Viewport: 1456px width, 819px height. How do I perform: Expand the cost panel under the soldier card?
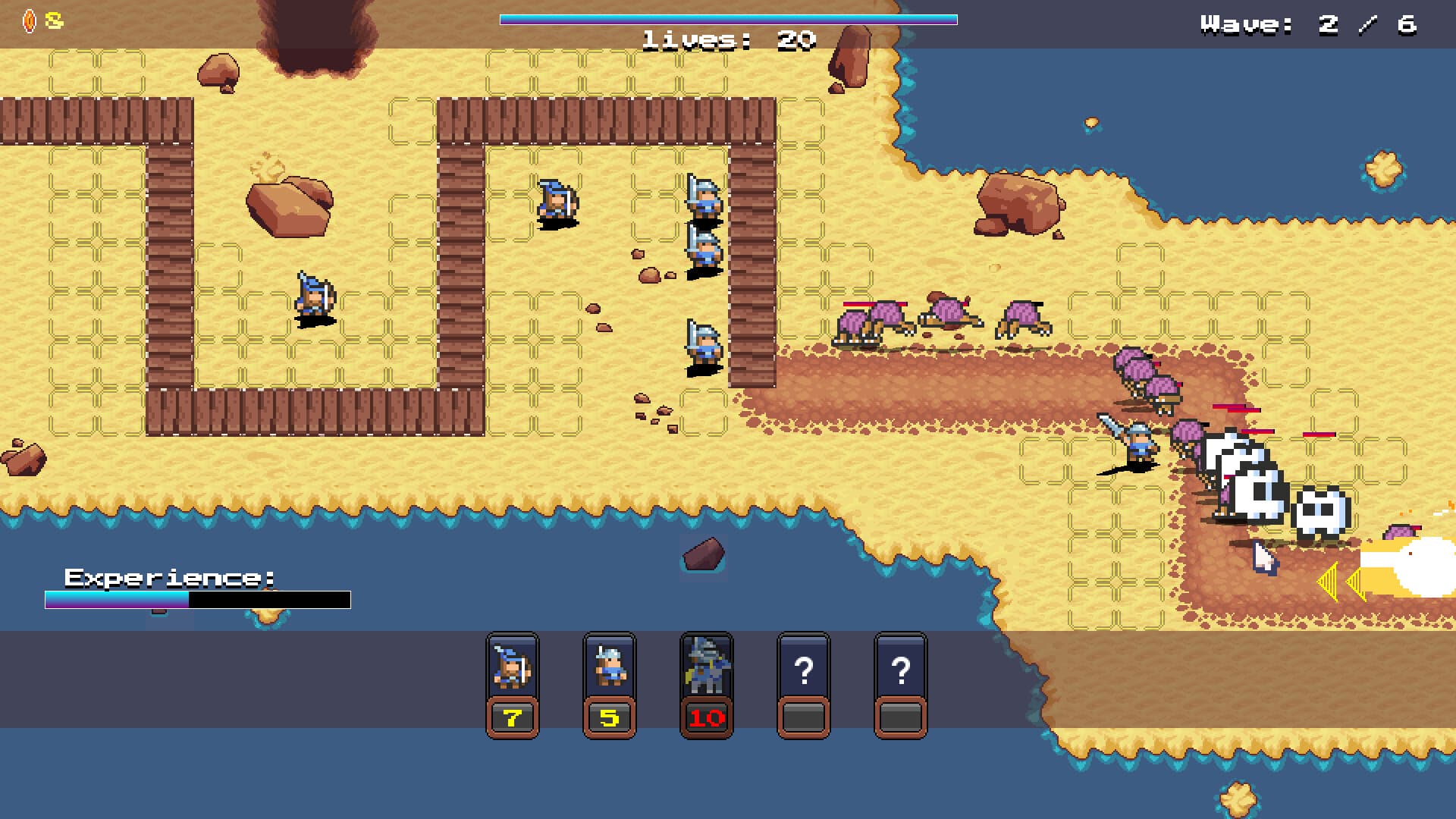coord(610,715)
